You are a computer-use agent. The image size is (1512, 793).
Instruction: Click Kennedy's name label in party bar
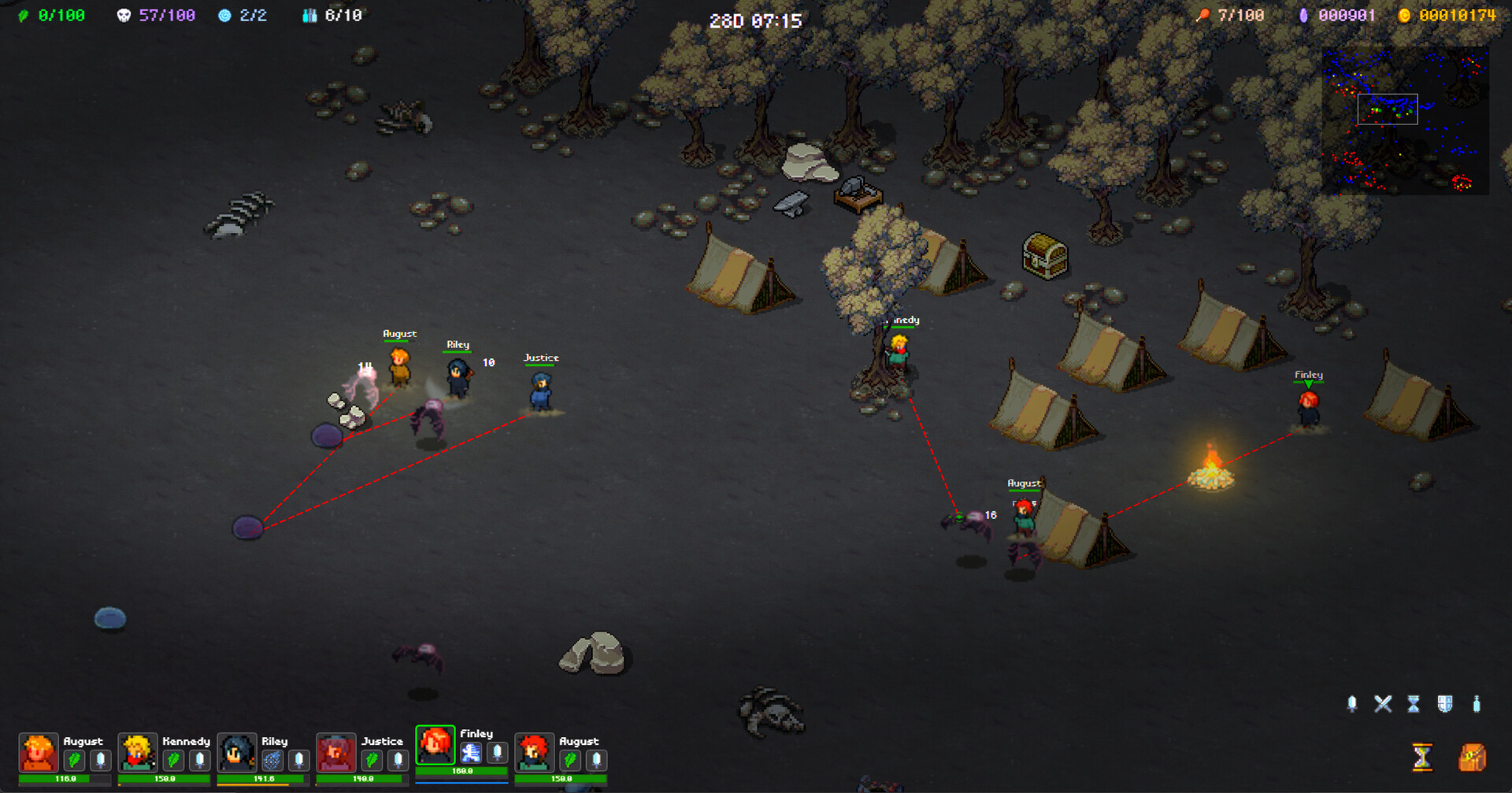(187, 741)
